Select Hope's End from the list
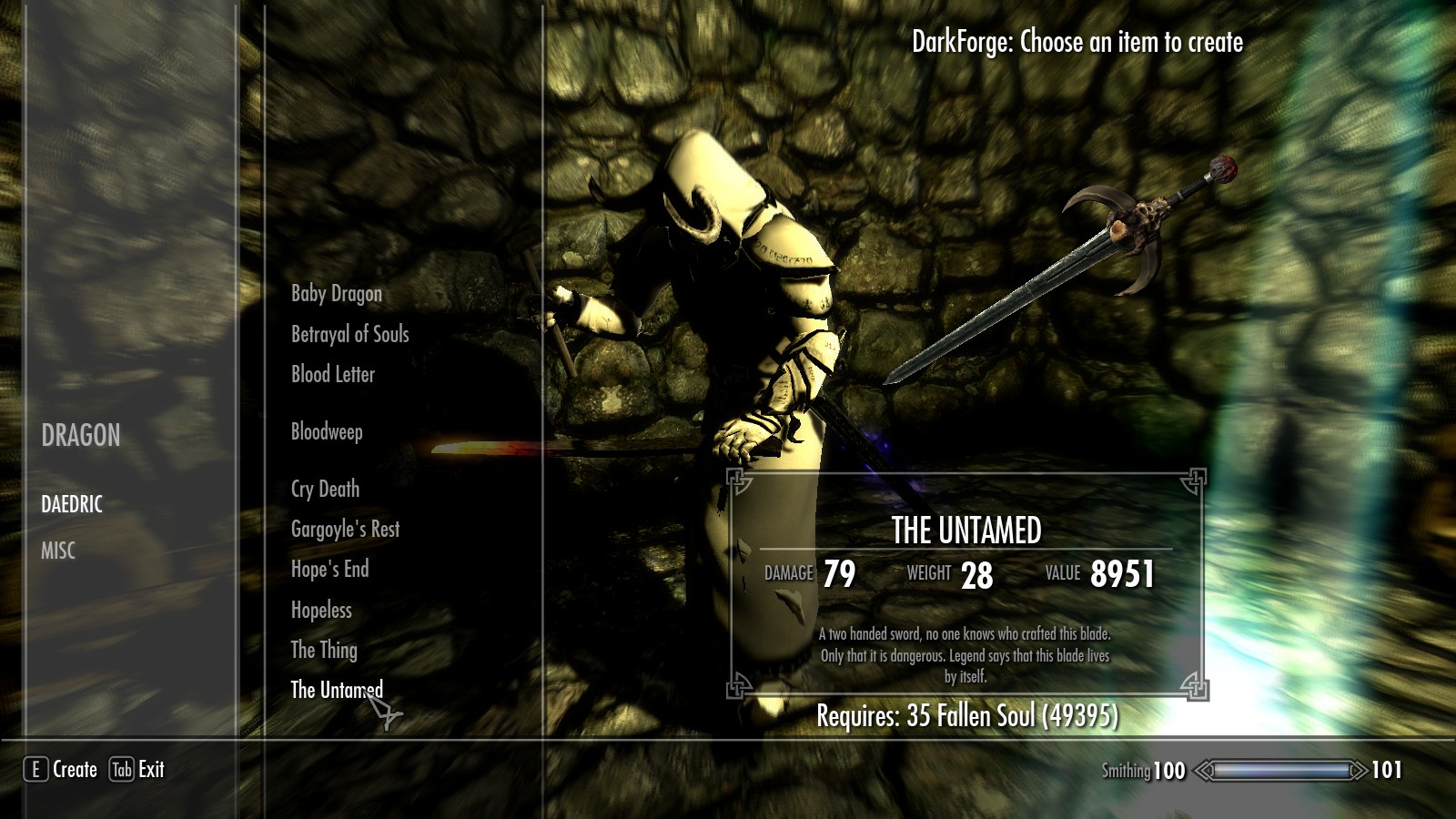Screen dimensions: 1456x819 [330, 569]
